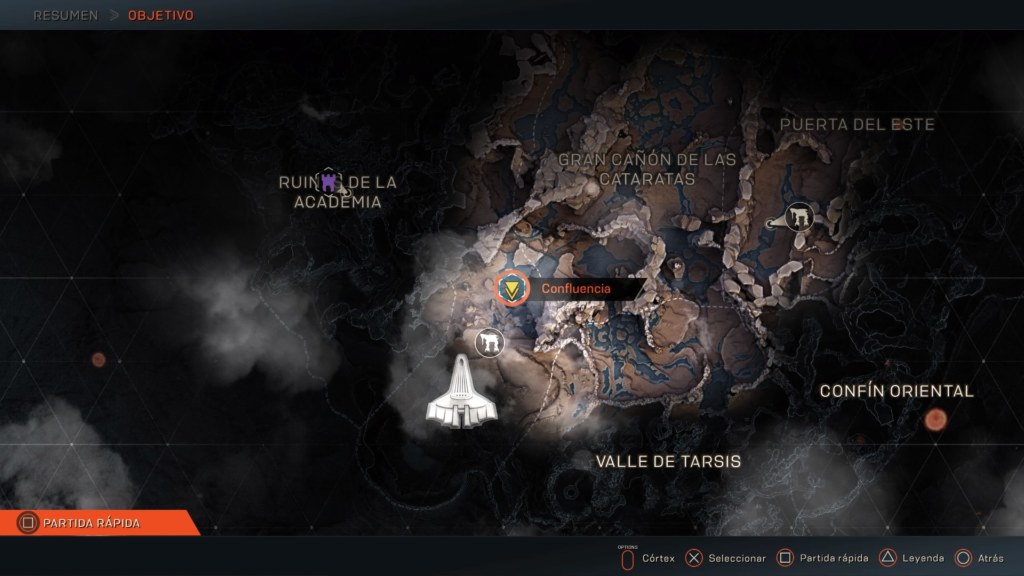The height and width of the screenshot is (576, 1024).
Task: Pick the strider marker below Puerta del Este
Action: pyautogui.click(x=797, y=216)
